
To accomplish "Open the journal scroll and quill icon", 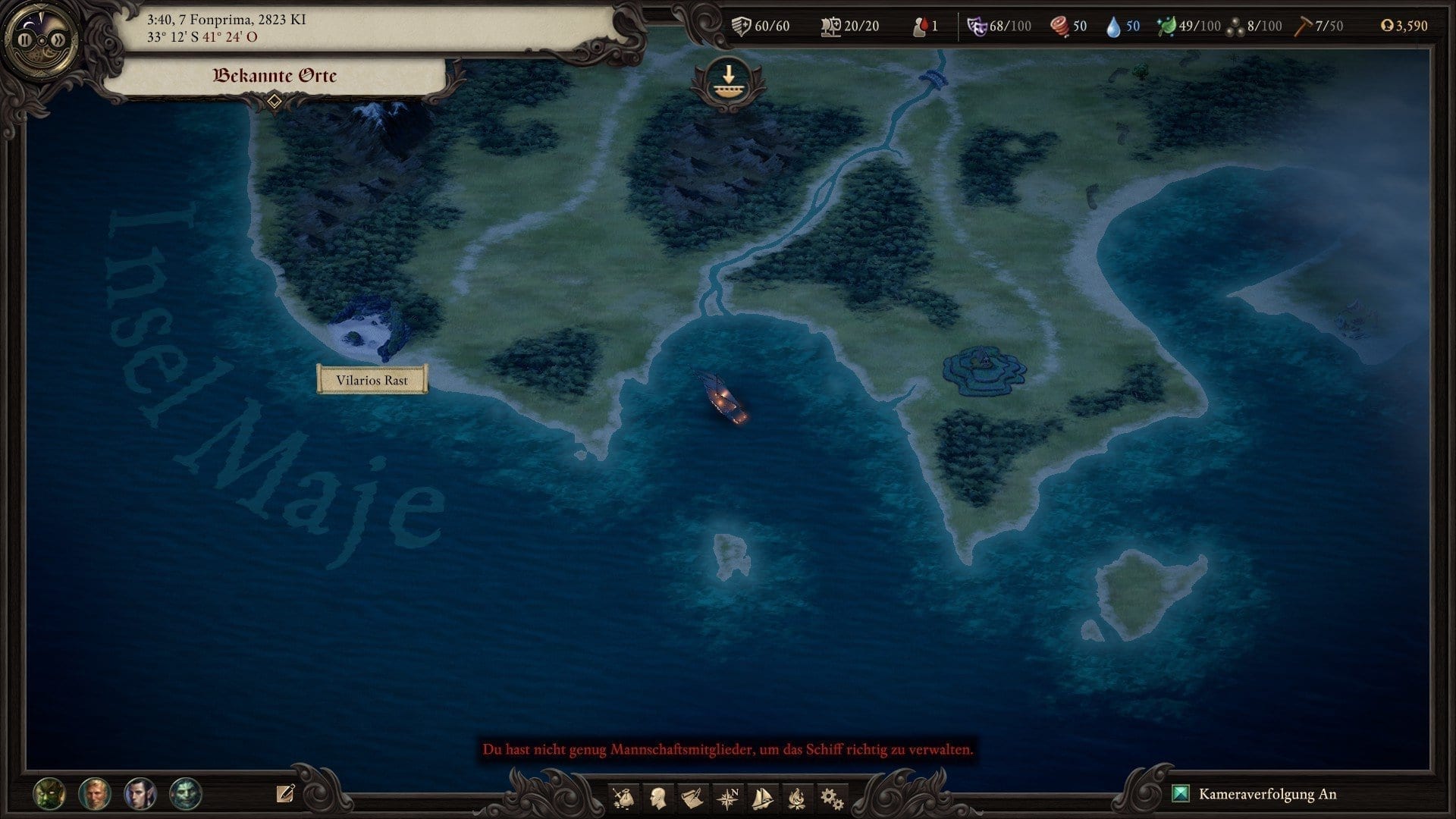I will (x=692, y=798).
